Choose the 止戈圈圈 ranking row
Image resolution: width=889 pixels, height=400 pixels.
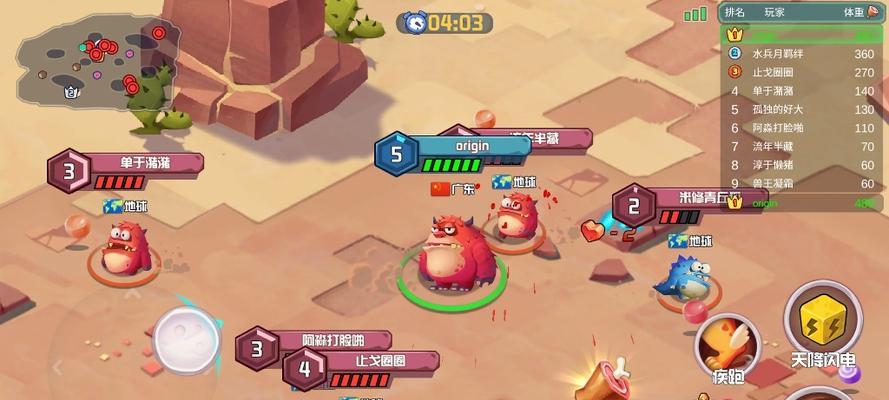point(800,72)
